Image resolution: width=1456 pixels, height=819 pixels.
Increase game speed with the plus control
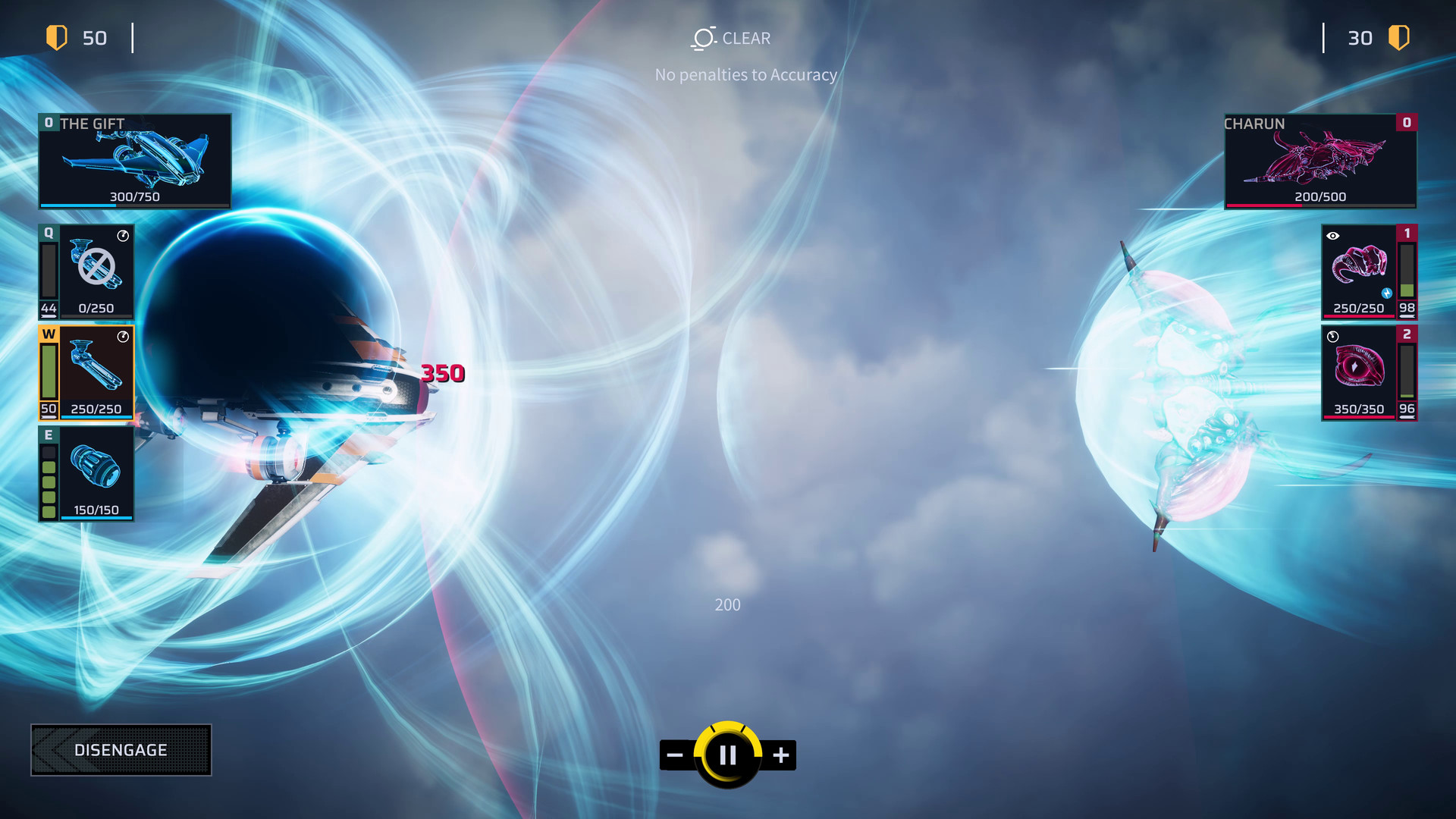pyautogui.click(x=781, y=754)
